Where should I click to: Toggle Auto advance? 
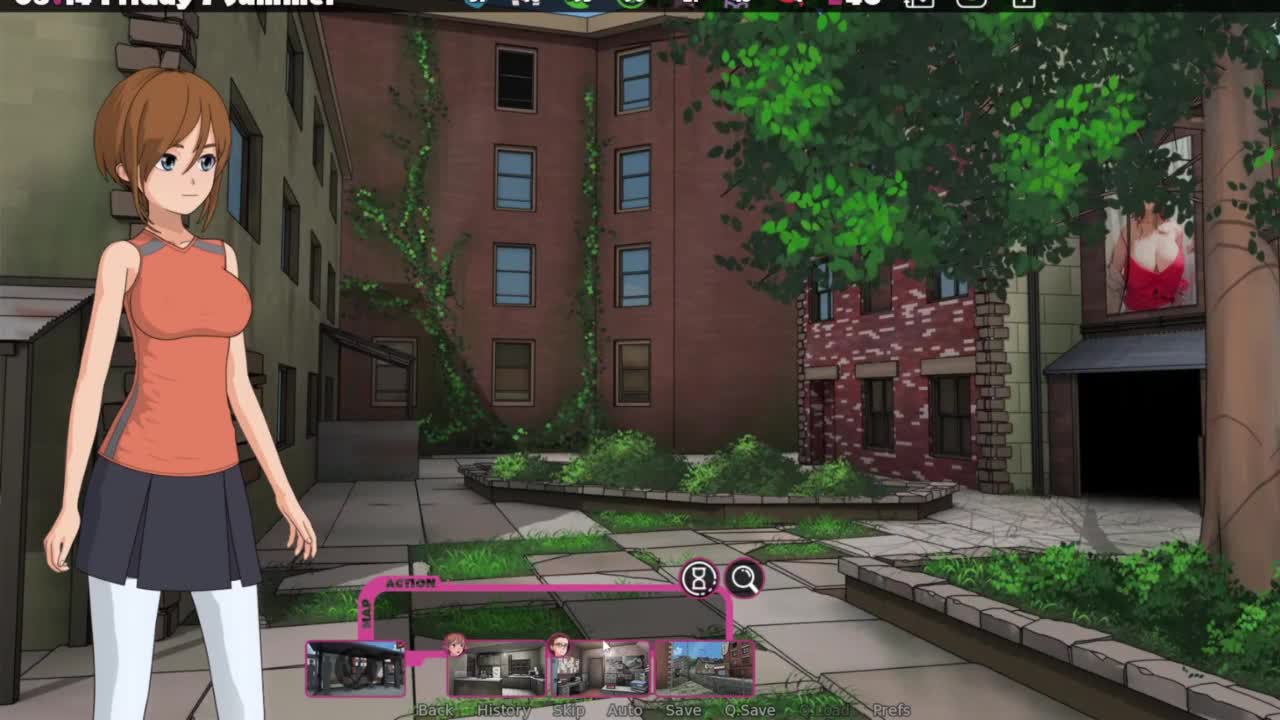point(625,710)
